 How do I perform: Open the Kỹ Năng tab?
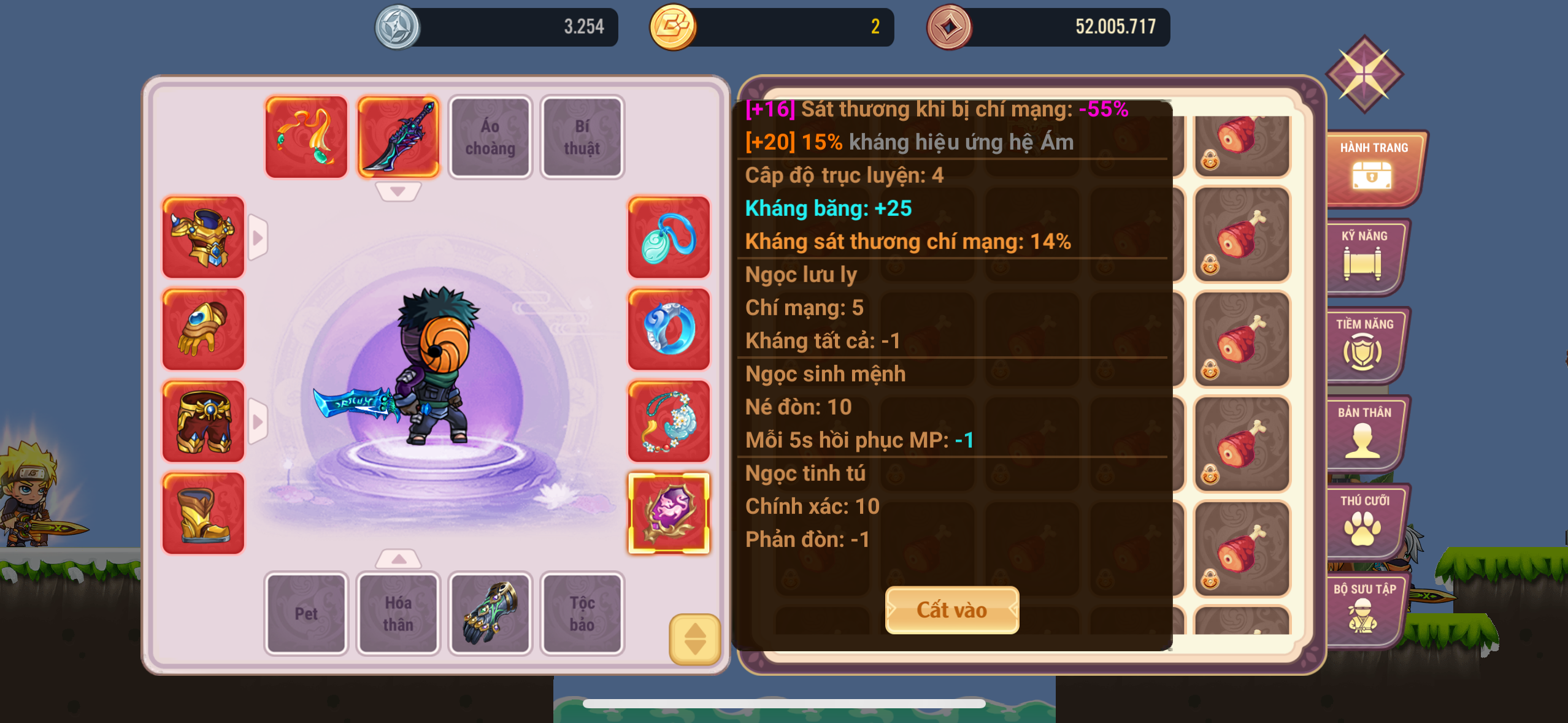pyautogui.click(x=1364, y=256)
